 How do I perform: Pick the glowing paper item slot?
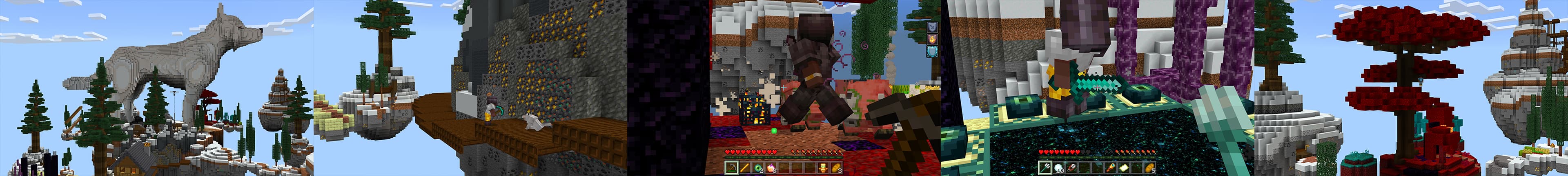coord(1124,168)
